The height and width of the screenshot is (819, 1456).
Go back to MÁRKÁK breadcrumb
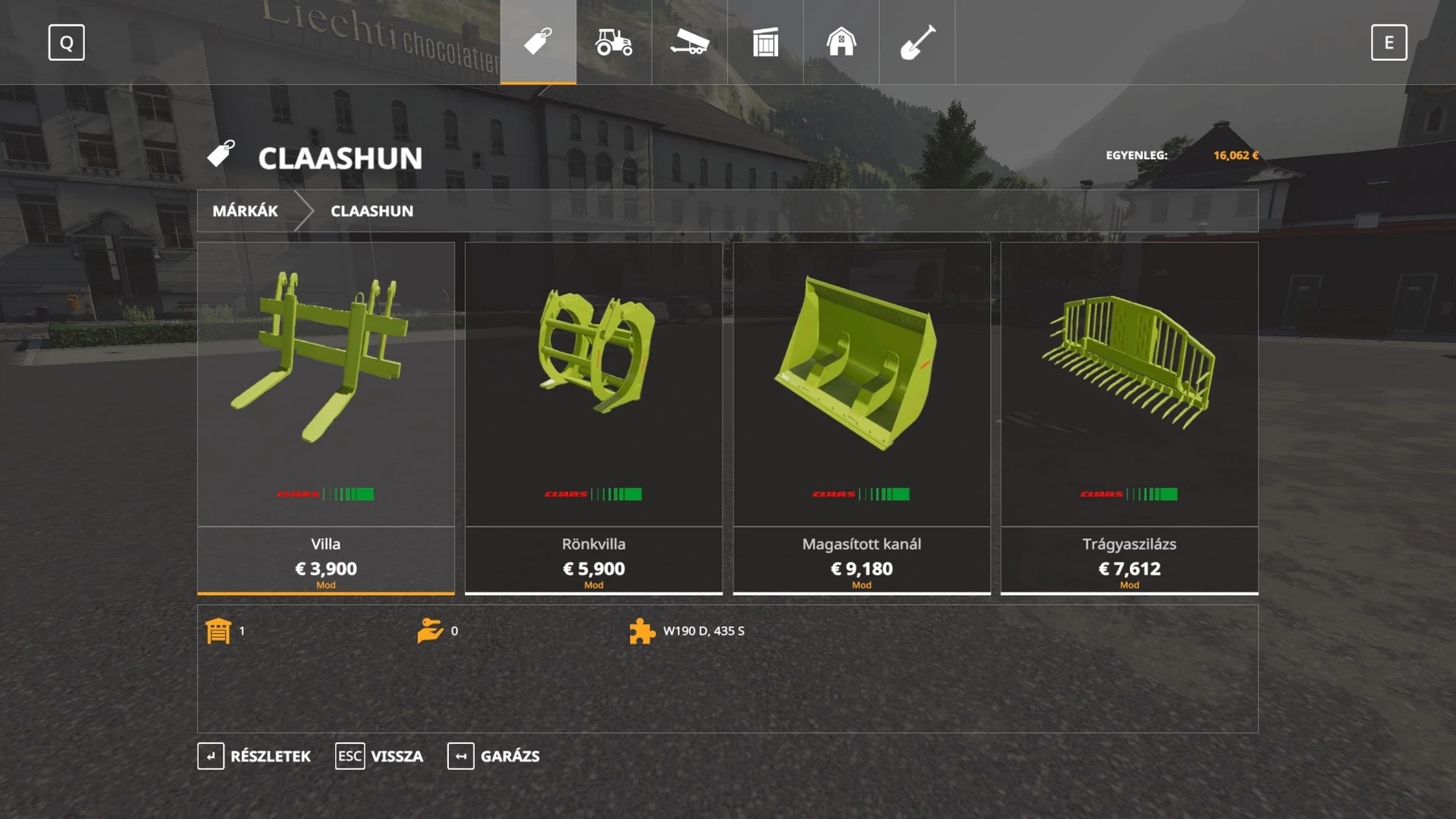[x=245, y=211]
